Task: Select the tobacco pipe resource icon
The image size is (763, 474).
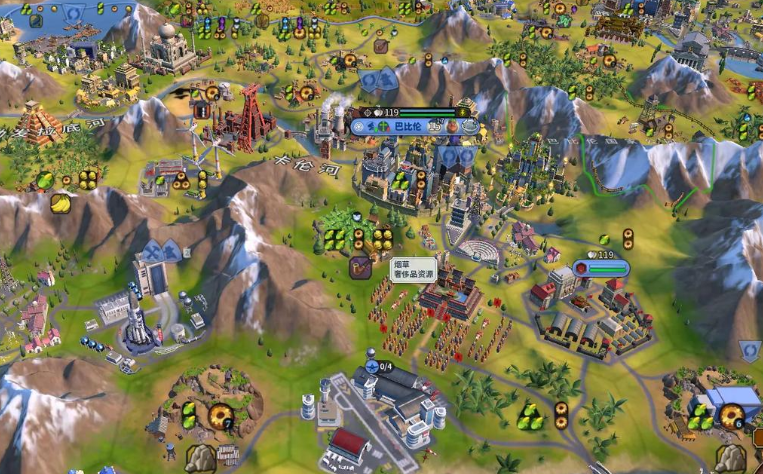Action: (360, 268)
